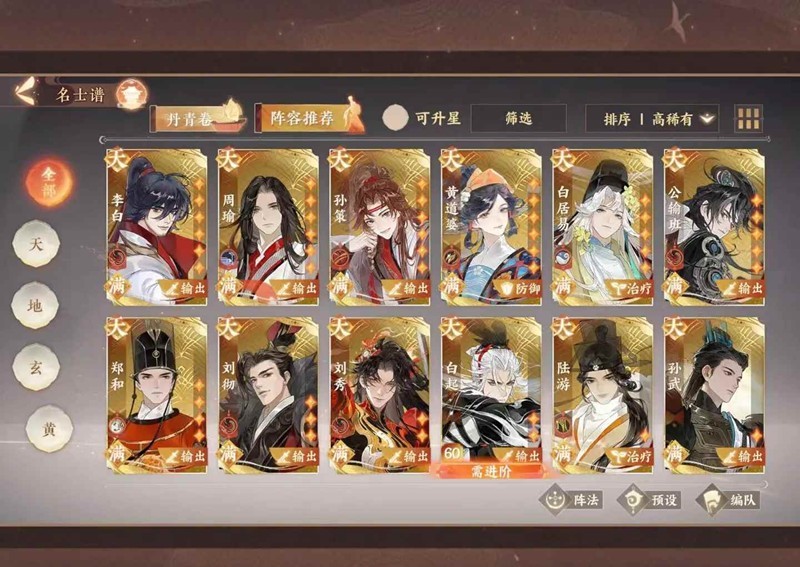Select the 白居易 healer card
800x567 pixels.
pos(602,226)
